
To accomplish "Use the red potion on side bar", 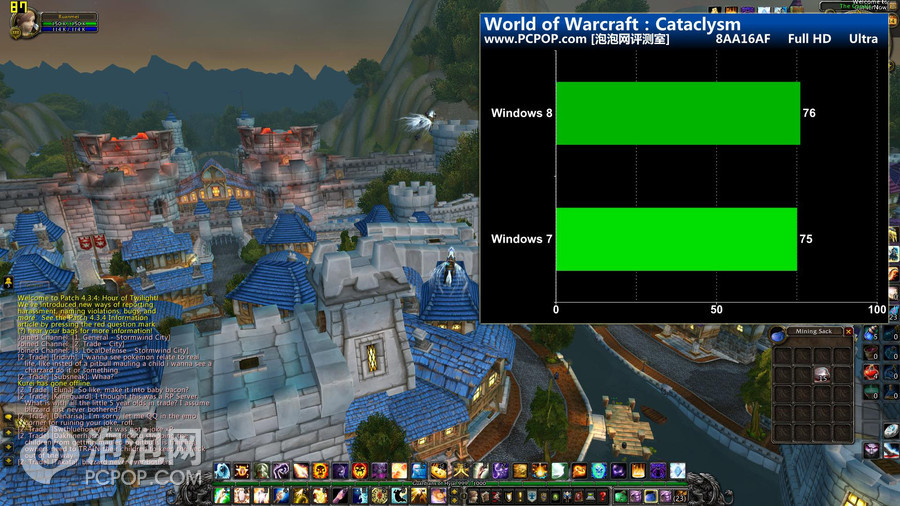I will click(x=871, y=371).
